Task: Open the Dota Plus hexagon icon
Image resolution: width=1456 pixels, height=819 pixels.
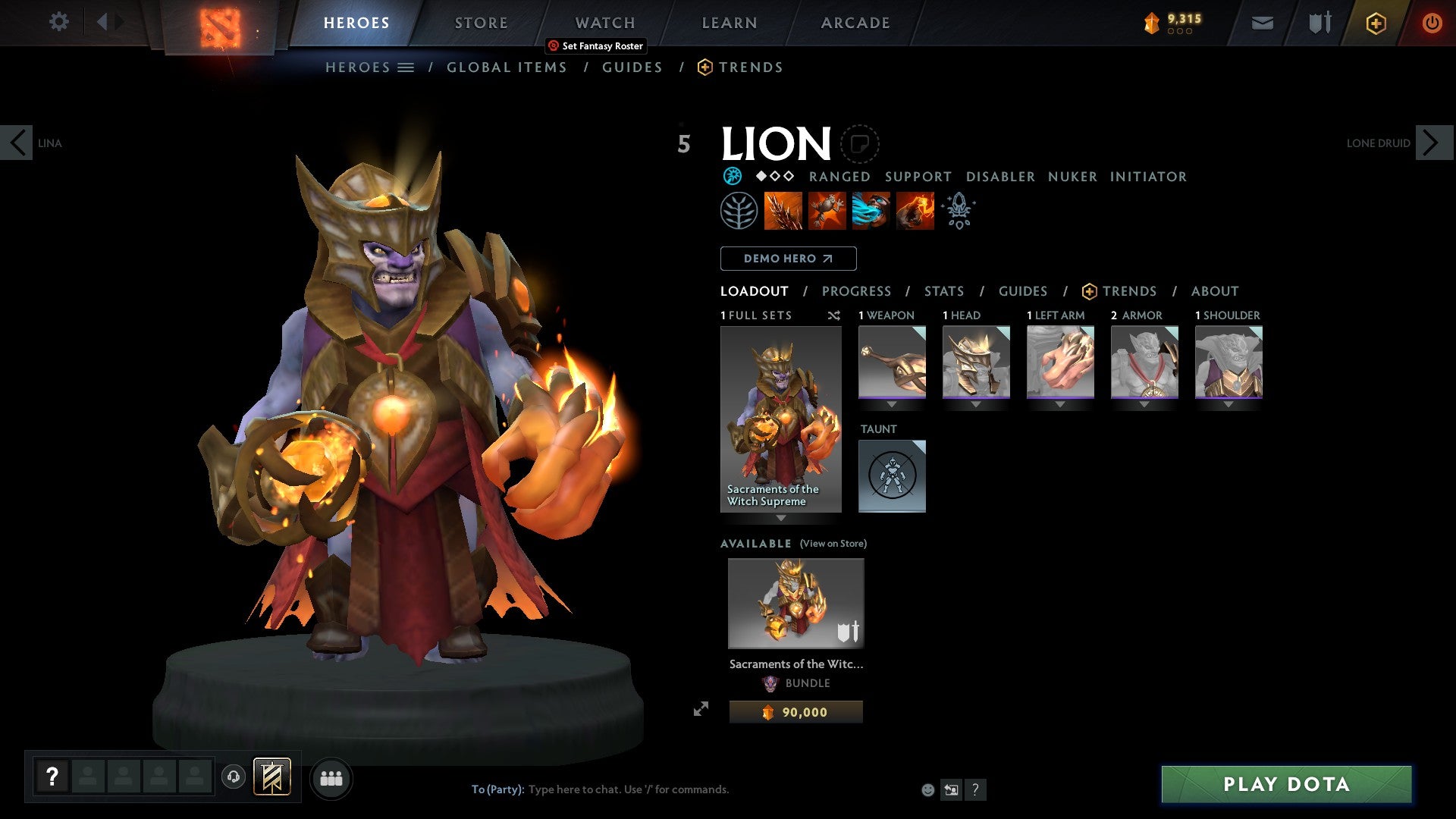Action: pyautogui.click(x=1376, y=23)
